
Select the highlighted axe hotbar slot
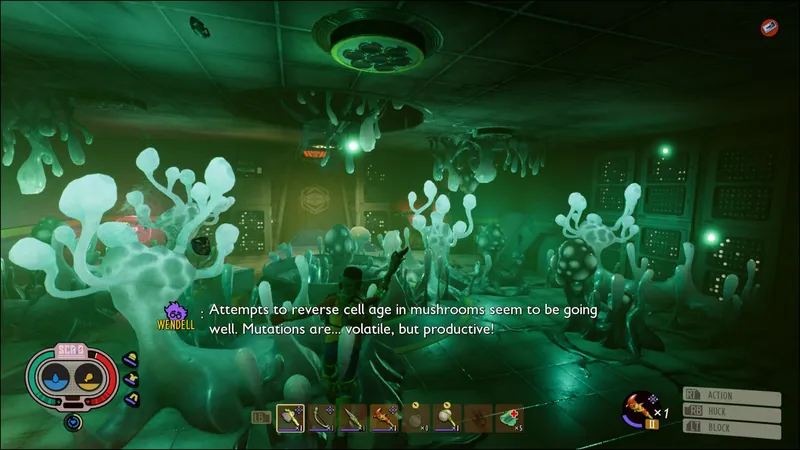(290, 418)
